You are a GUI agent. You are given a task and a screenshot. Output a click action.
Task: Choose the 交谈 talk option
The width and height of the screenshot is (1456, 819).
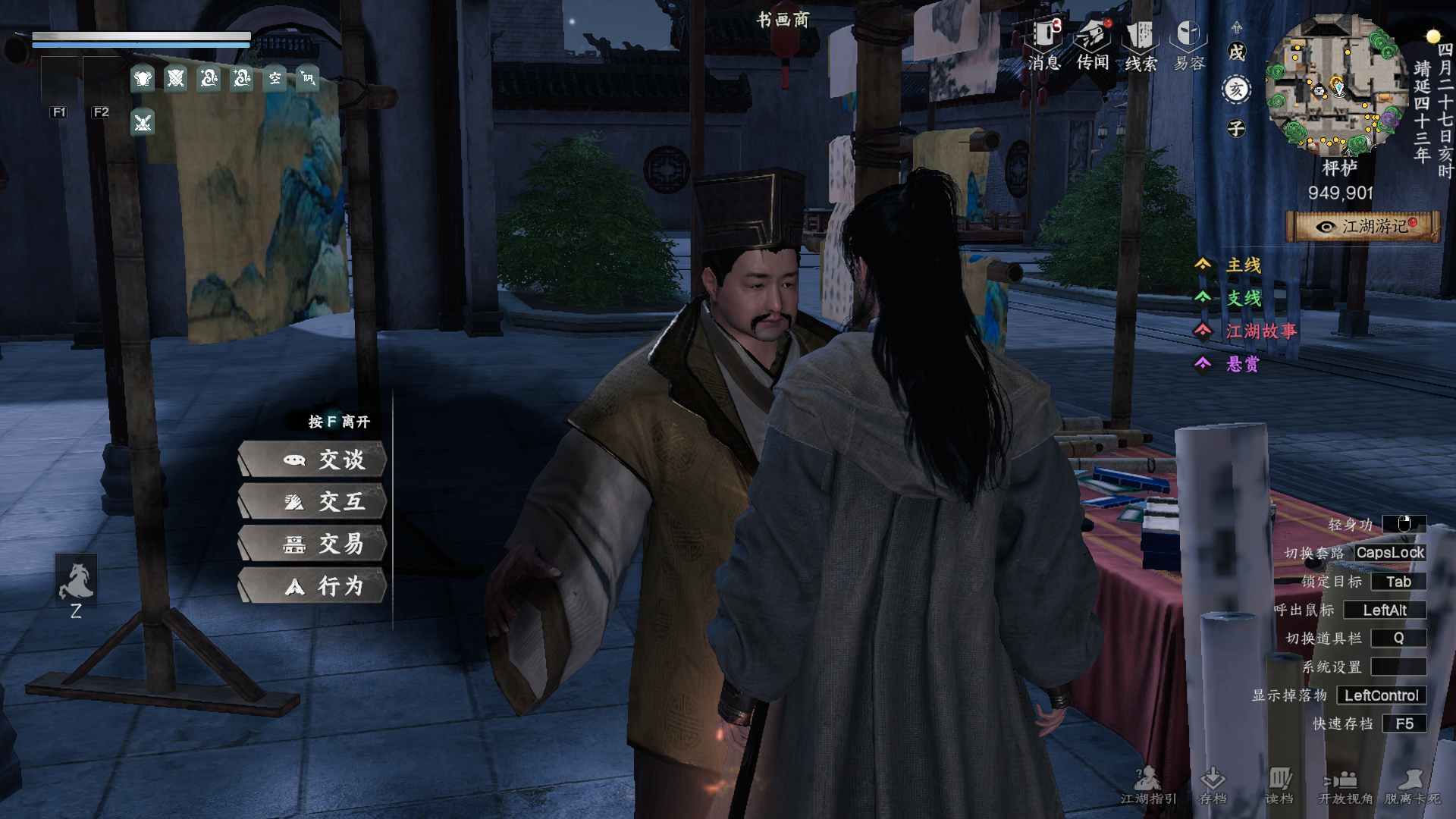(x=312, y=460)
